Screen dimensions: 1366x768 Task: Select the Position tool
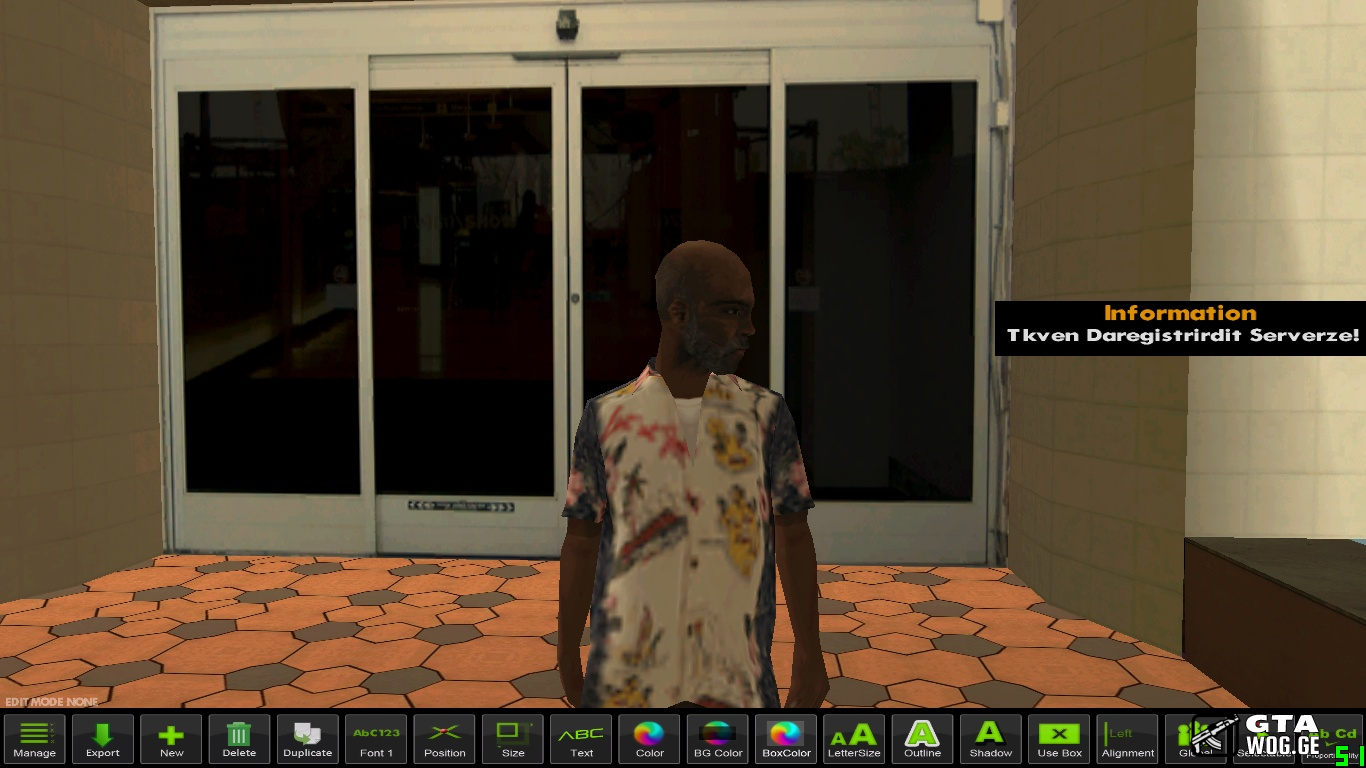click(x=444, y=739)
